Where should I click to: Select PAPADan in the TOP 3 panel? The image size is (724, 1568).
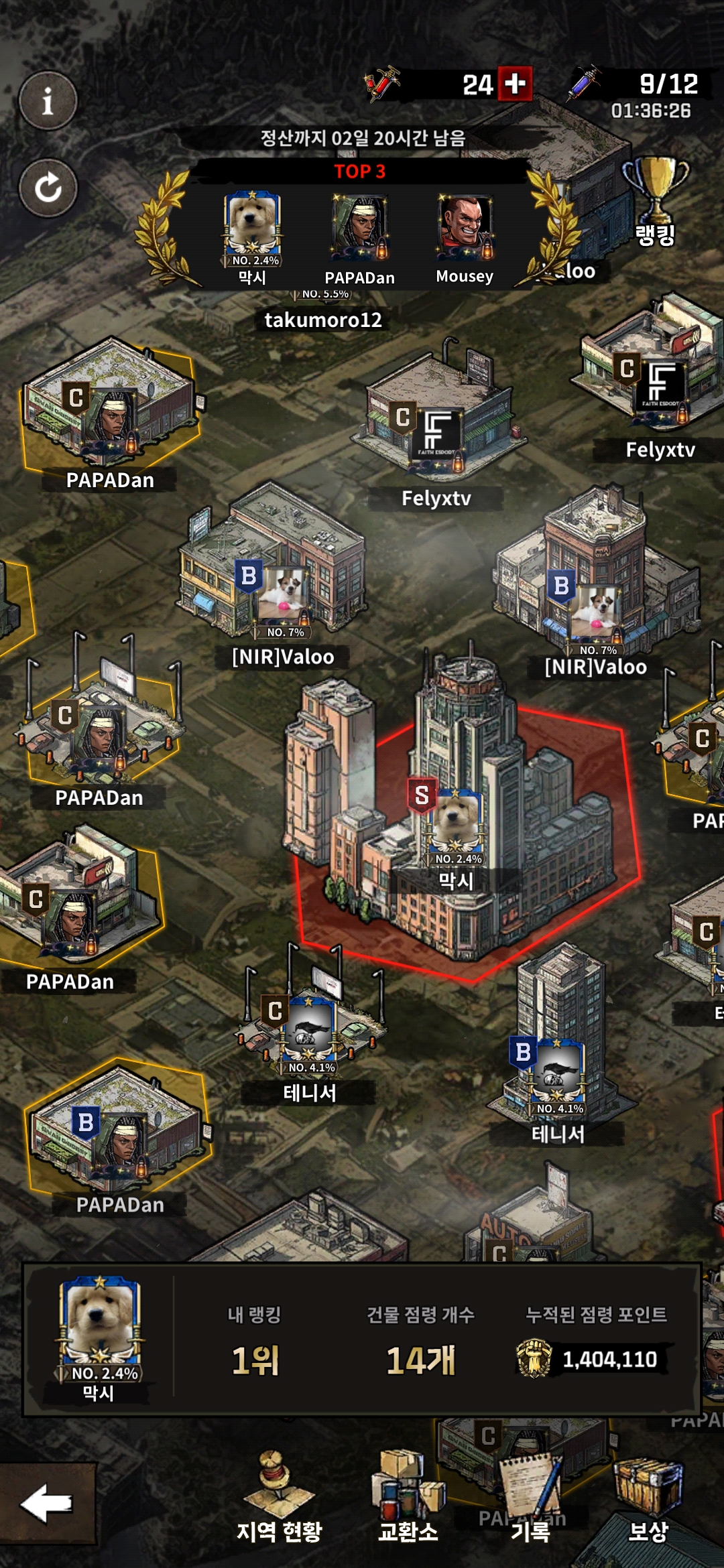[x=360, y=238]
